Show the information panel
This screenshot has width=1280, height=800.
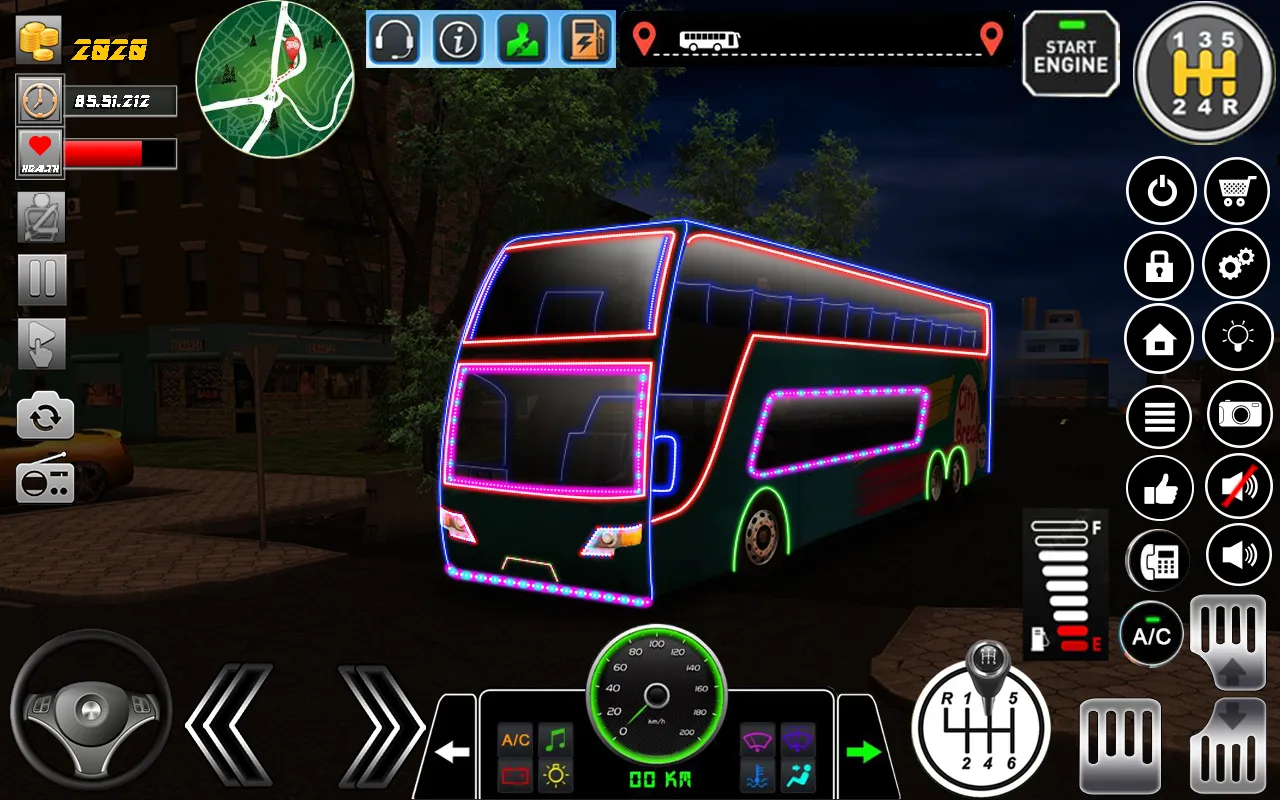coord(458,40)
